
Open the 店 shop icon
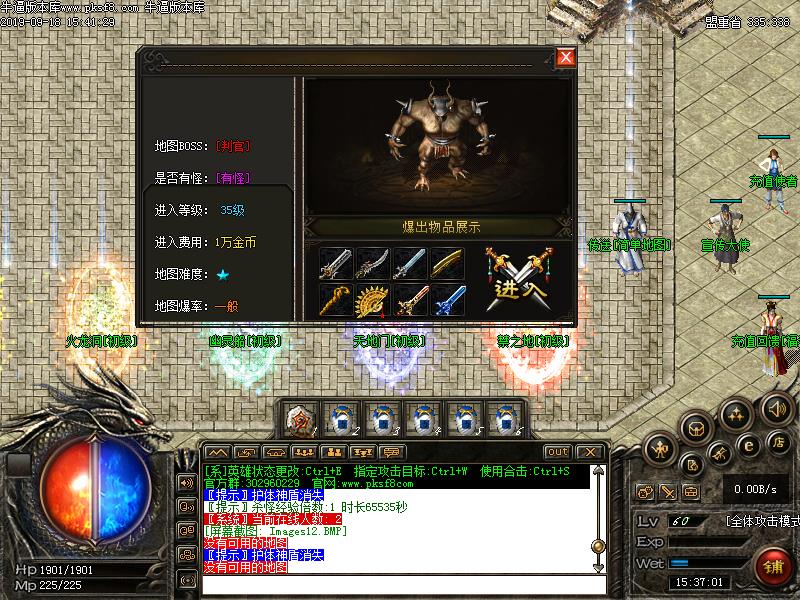pyautogui.click(x=779, y=441)
